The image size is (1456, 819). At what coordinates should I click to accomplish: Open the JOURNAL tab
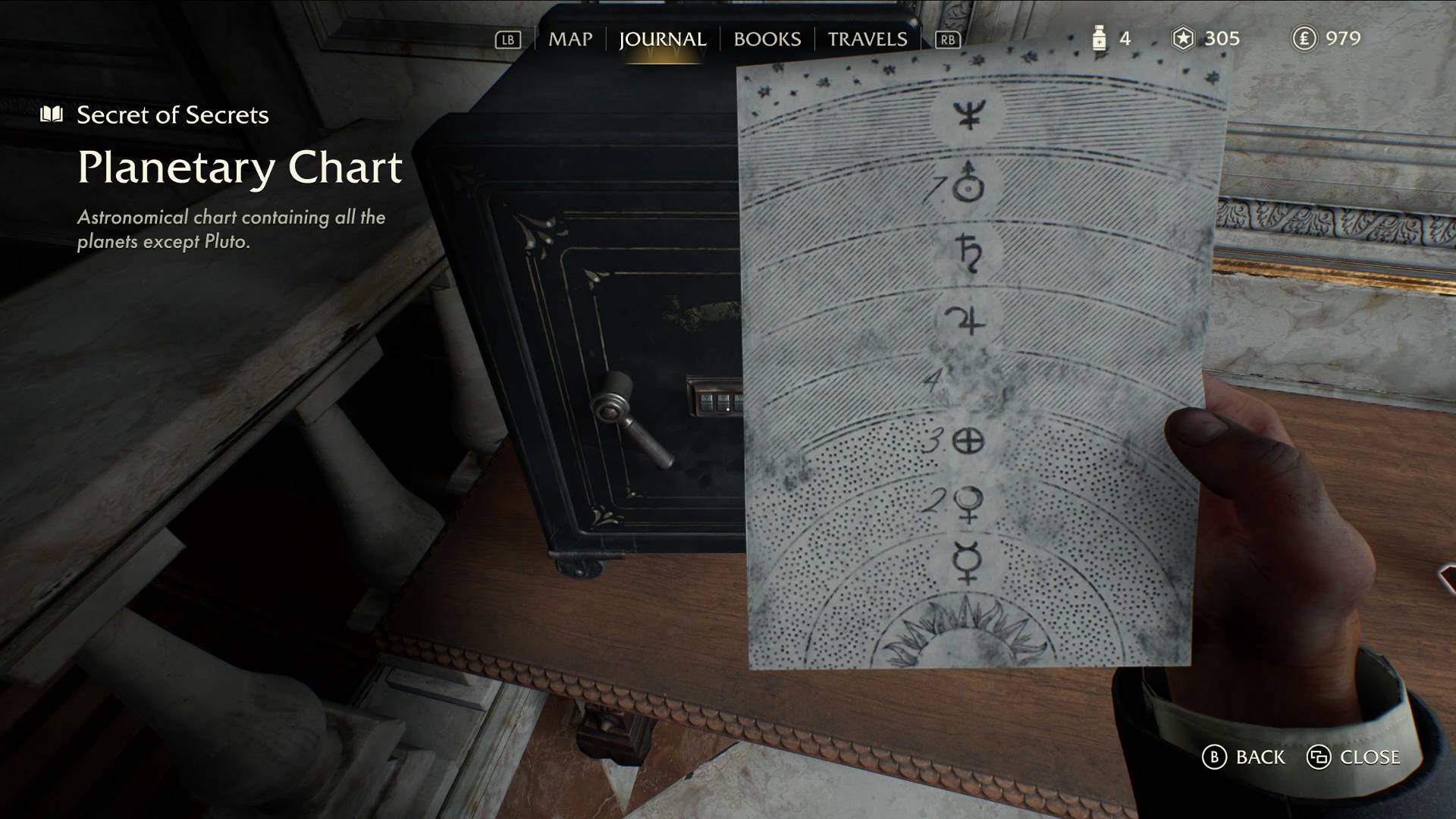click(663, 39)
